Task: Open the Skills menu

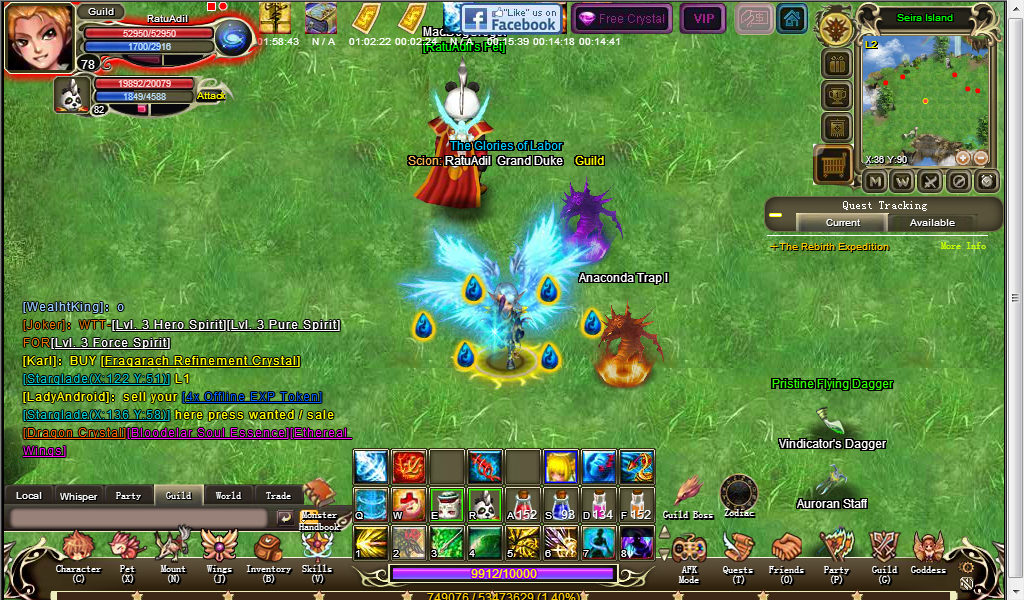Action: point(317,551)
